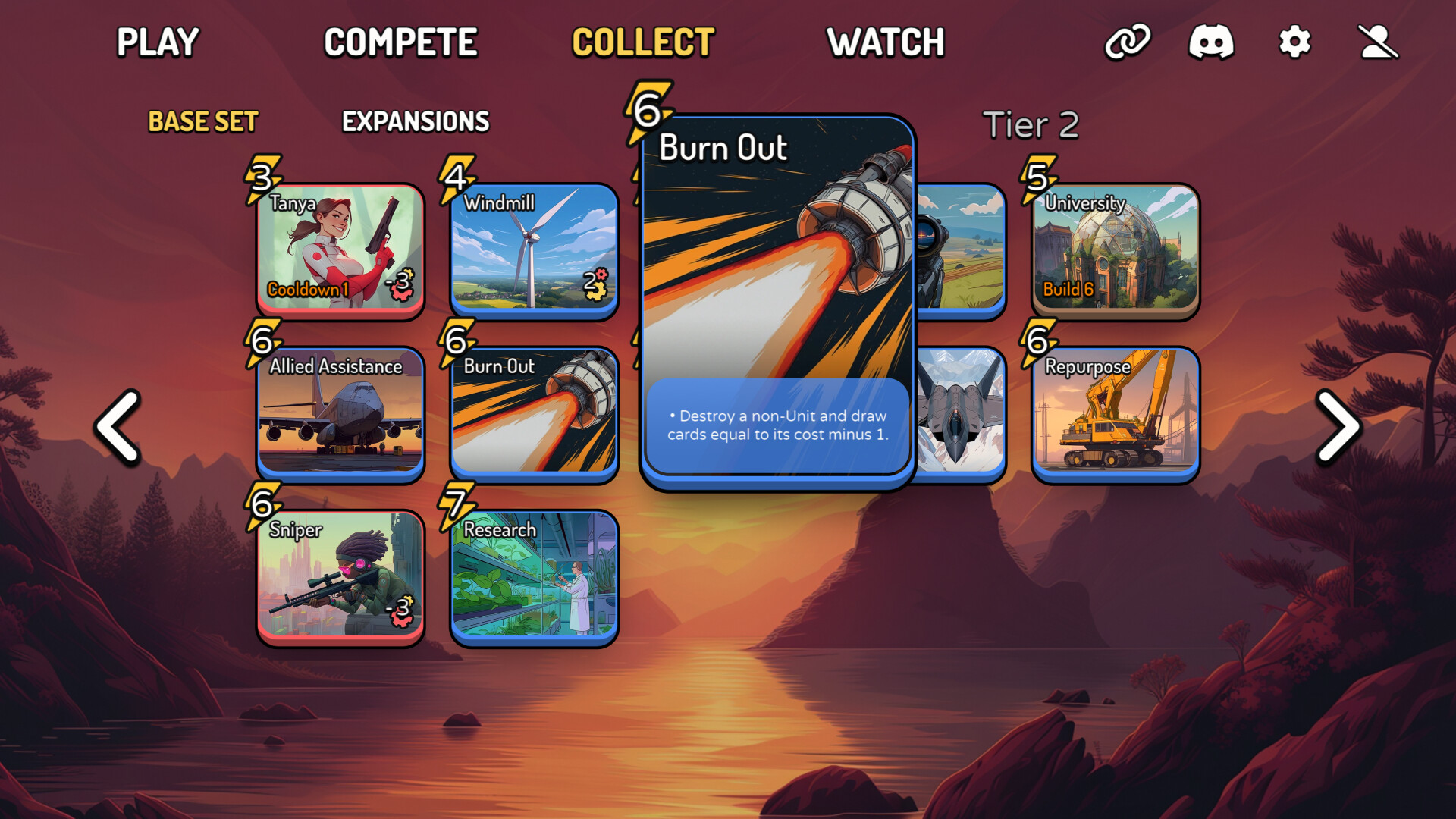Image resolution: width=1456 pixels, height=819 pixels.
Task: Switch to the WATCH tab
Action: point(886,43)
